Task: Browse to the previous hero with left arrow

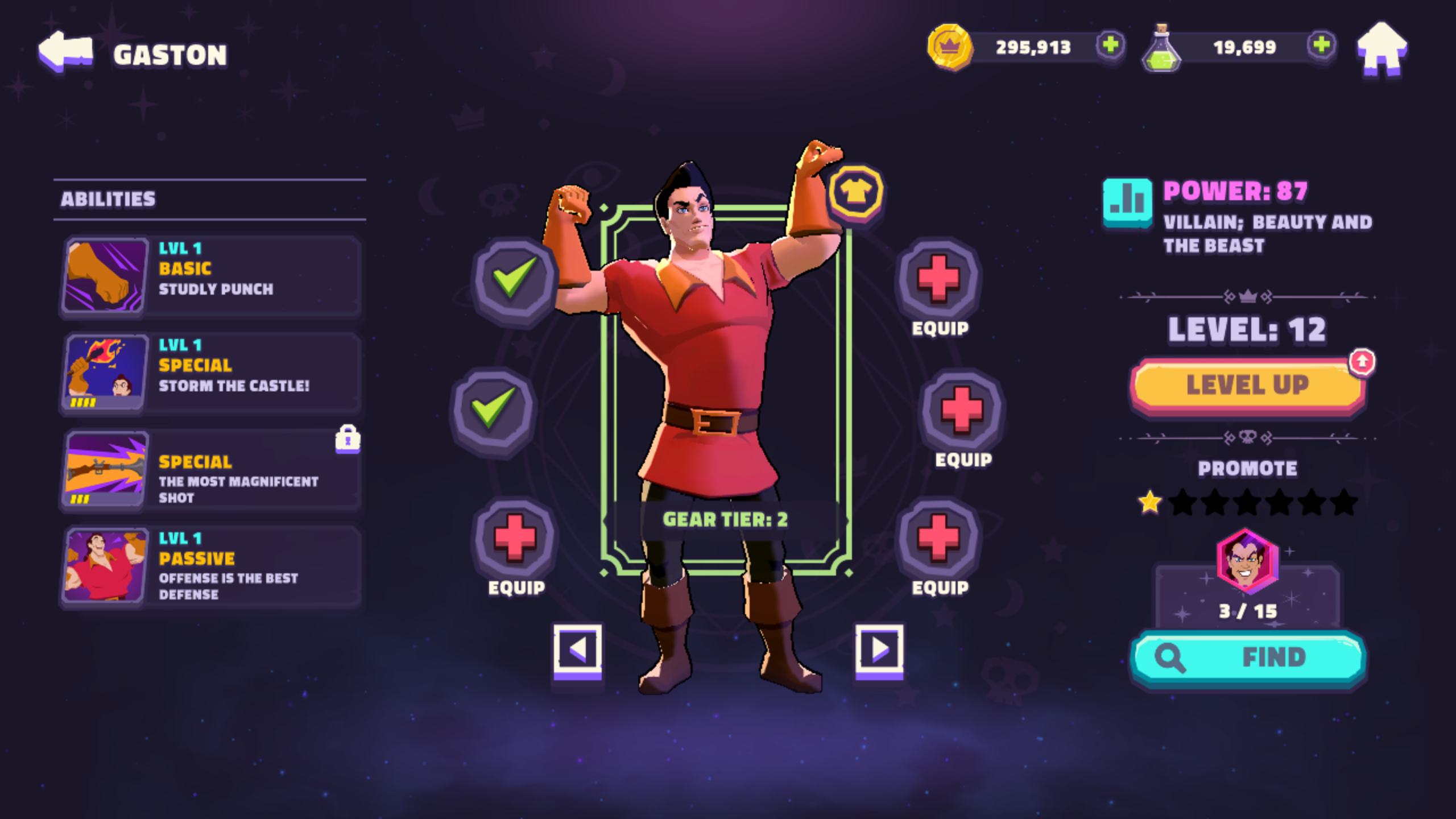Action: pyautogui.click(x=577, y=660)
